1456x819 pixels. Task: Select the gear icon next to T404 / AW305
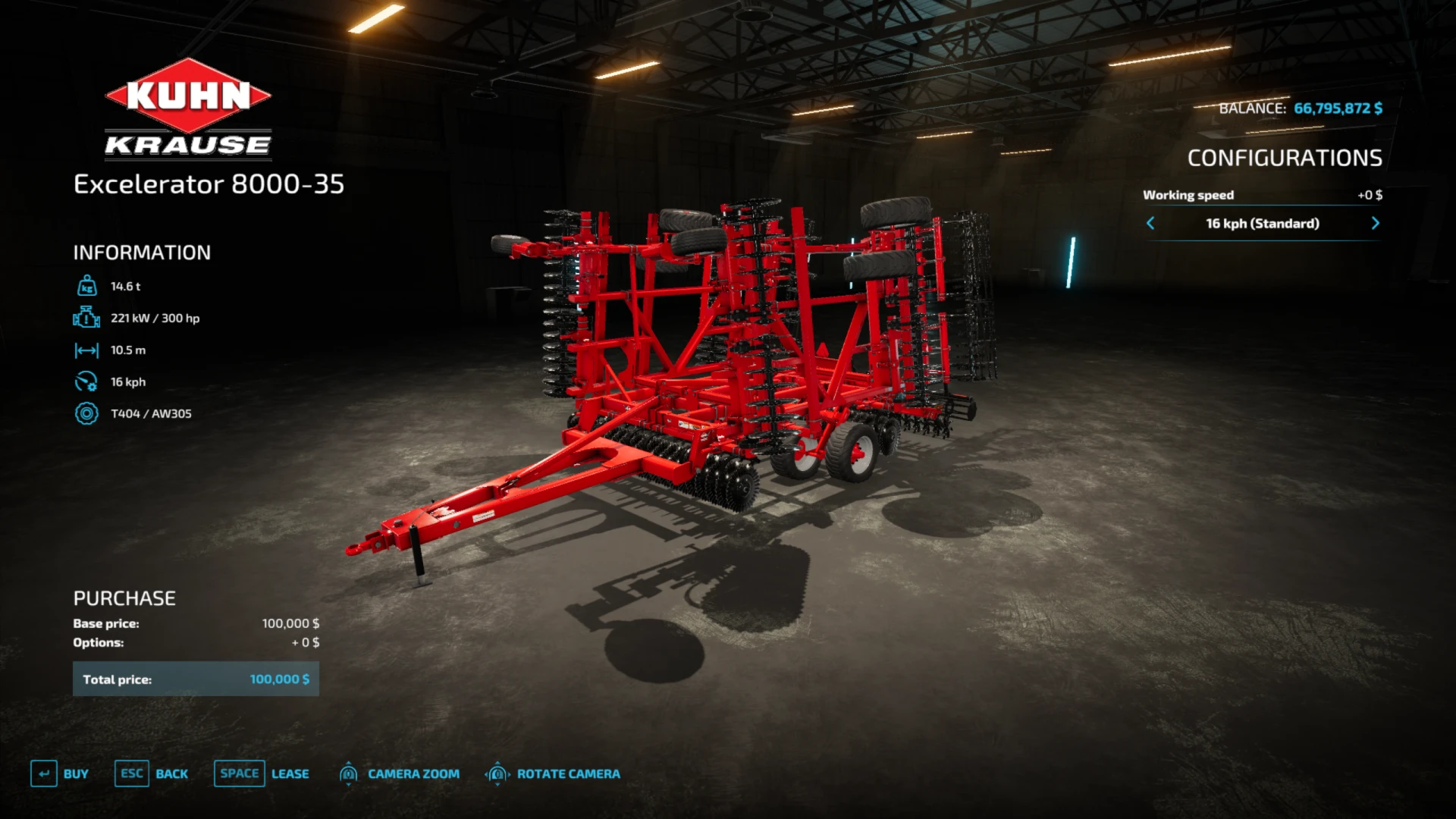point(88,414)
